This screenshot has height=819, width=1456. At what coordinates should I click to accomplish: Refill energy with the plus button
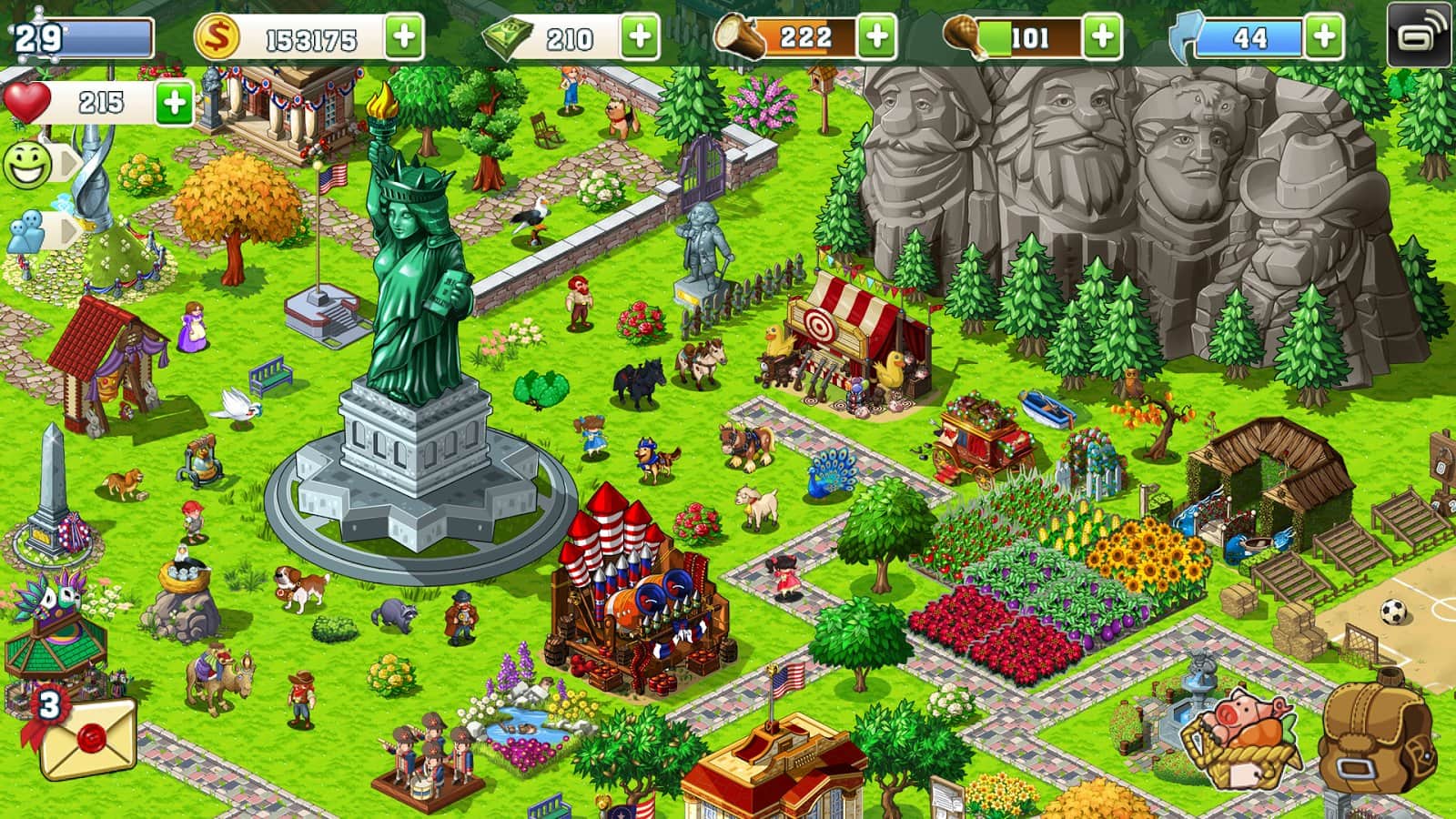point(1324,37)
